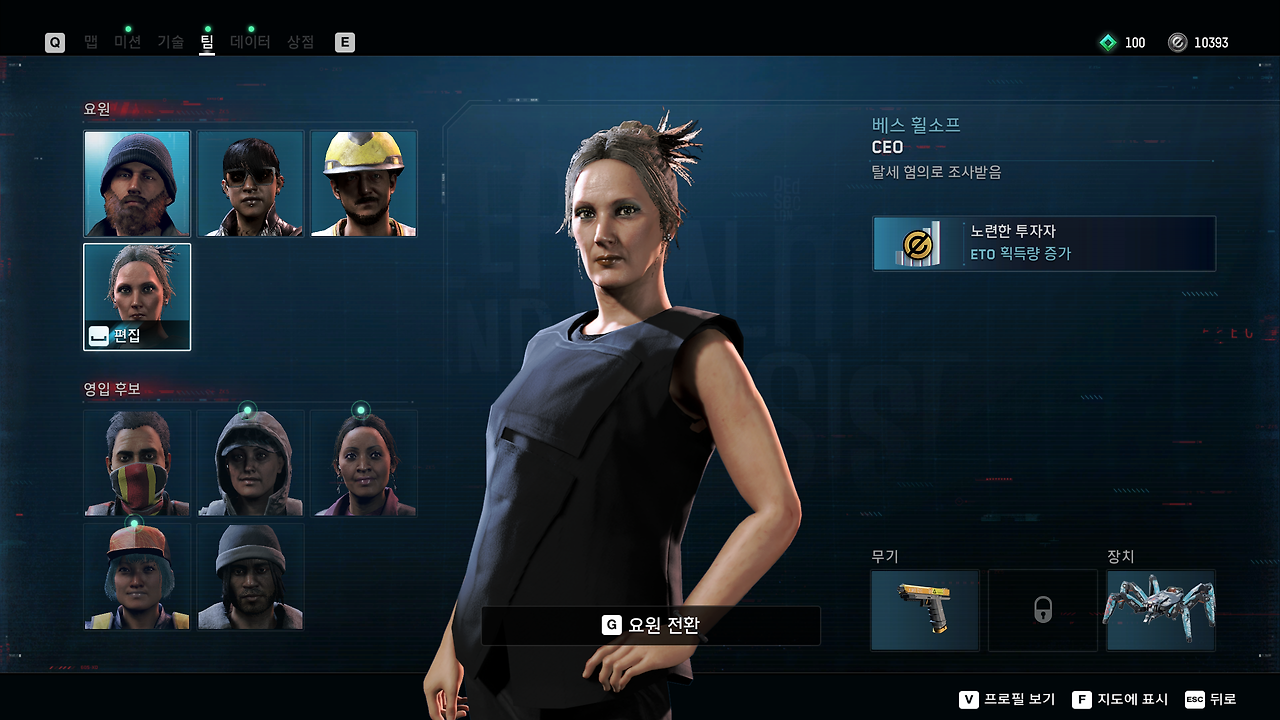This screenshot has height=720, width=1280.
Task: Open the 팀 tab in the top menu
Action: click(207, 42)
